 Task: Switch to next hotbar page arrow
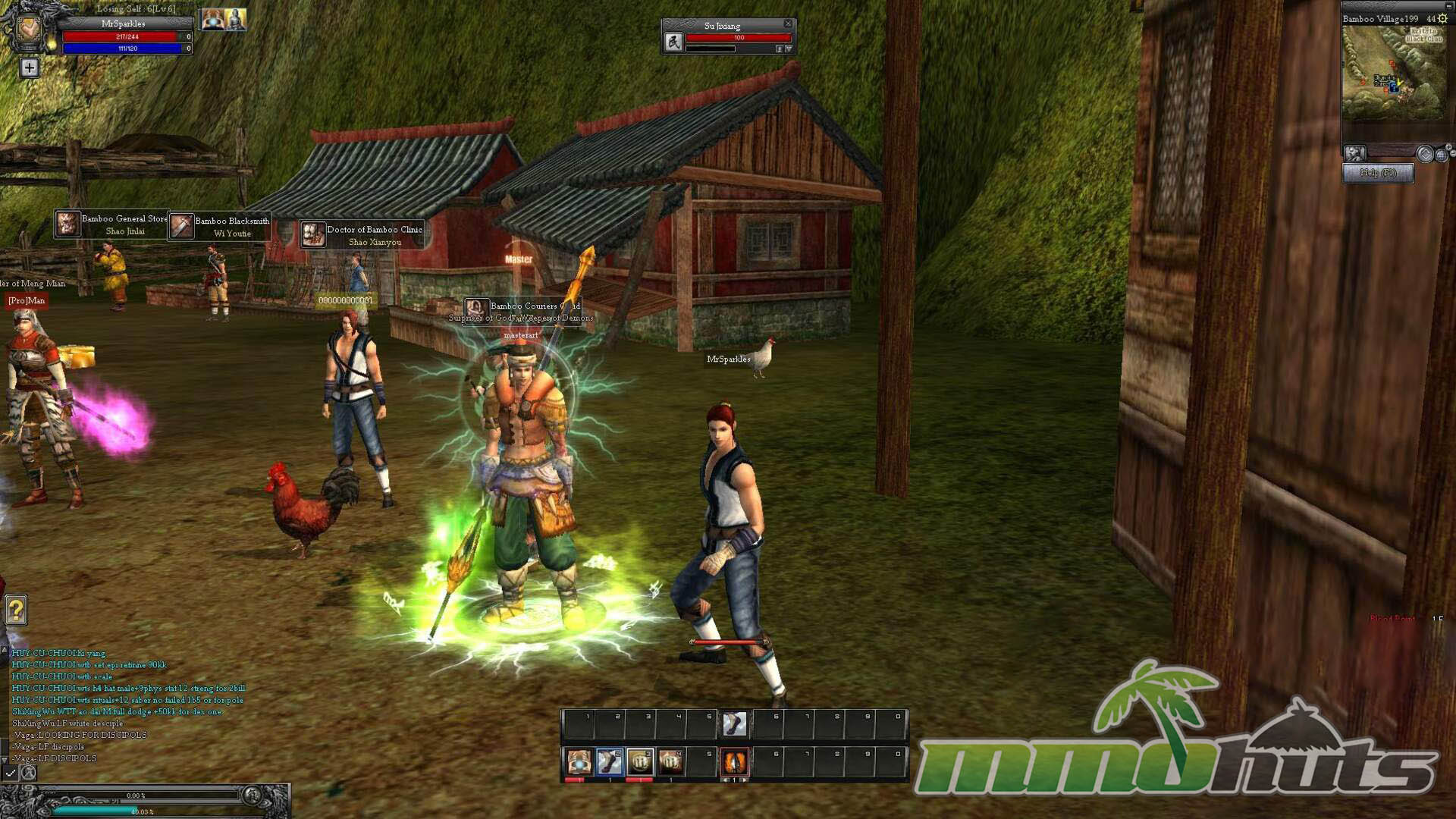pos(743,780)
